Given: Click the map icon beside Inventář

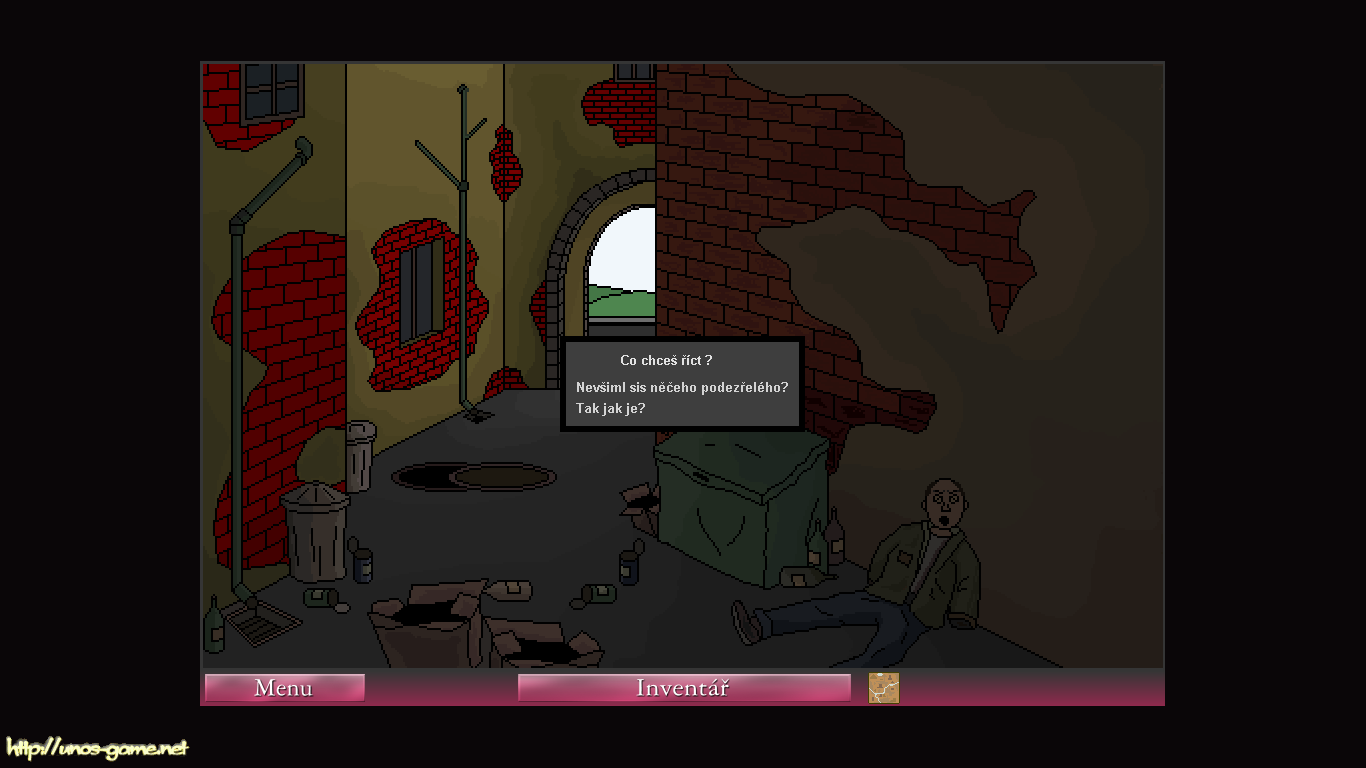Looking at the screenshot, I should click(884, 688).
